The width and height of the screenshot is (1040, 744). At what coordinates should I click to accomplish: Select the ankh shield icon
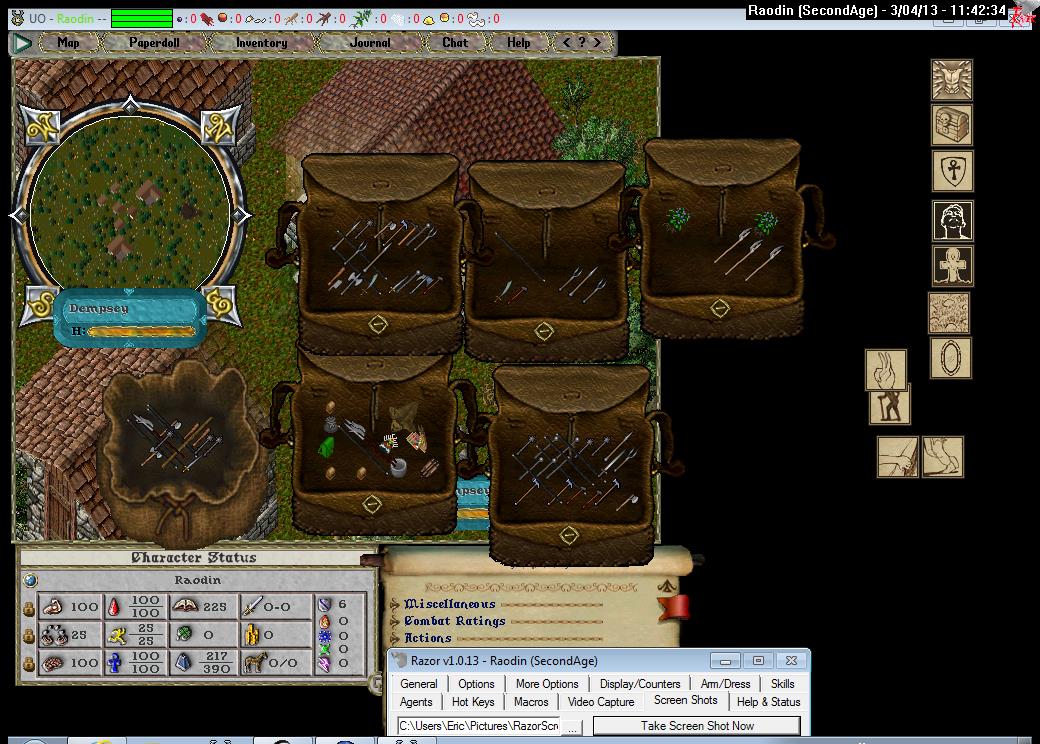coord(952,171)
